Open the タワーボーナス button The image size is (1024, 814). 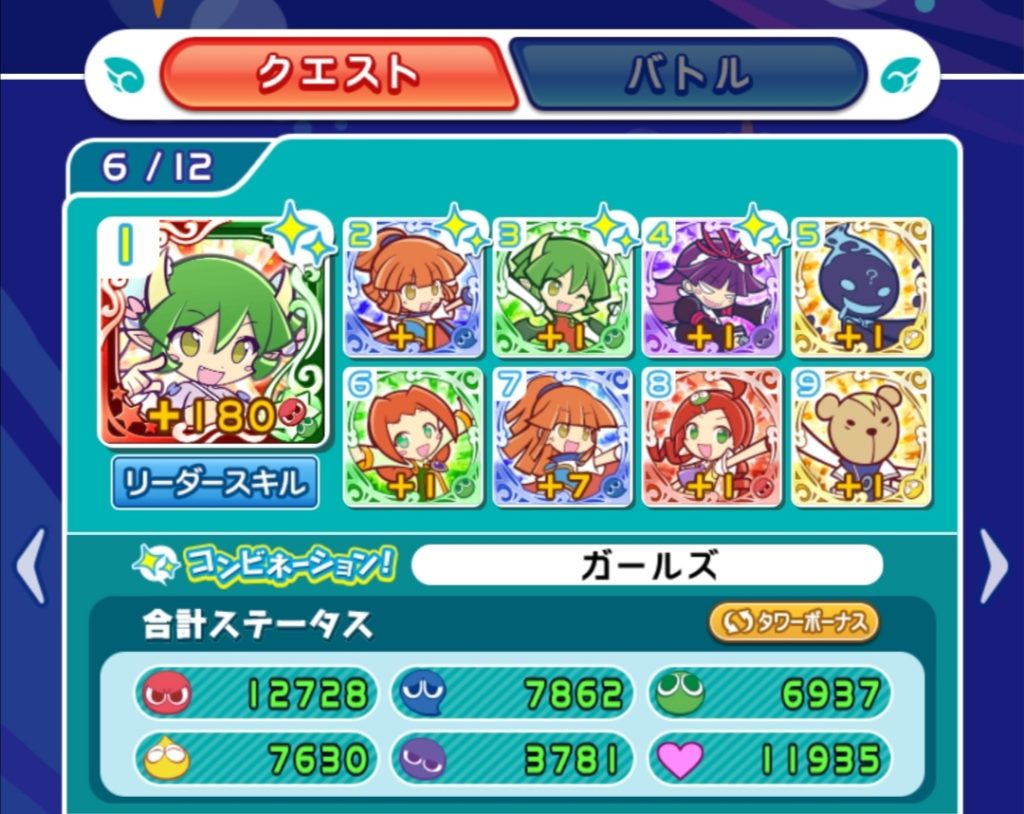tap(794, 622)
